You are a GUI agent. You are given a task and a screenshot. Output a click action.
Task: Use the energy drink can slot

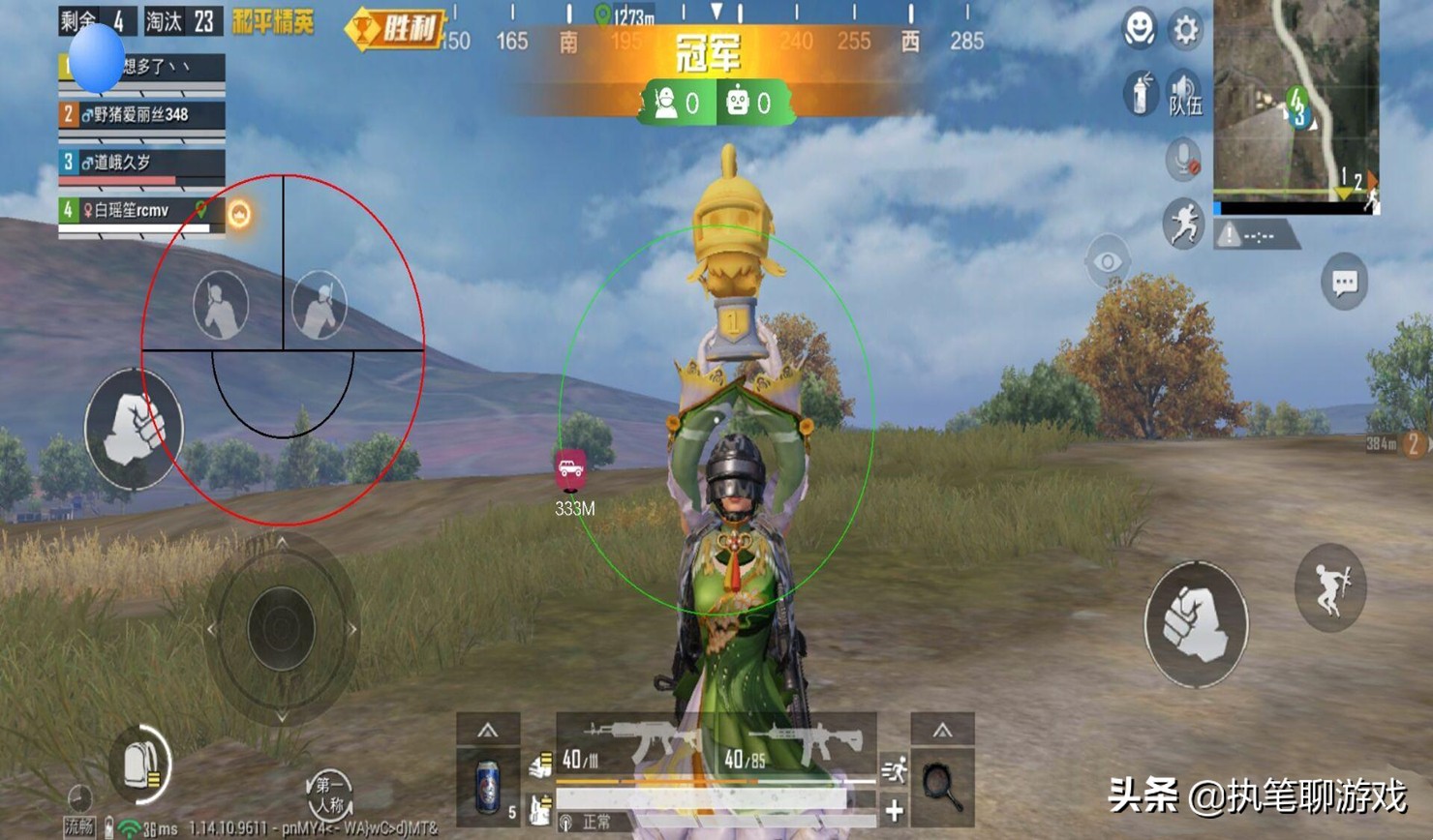pos(488,787)
